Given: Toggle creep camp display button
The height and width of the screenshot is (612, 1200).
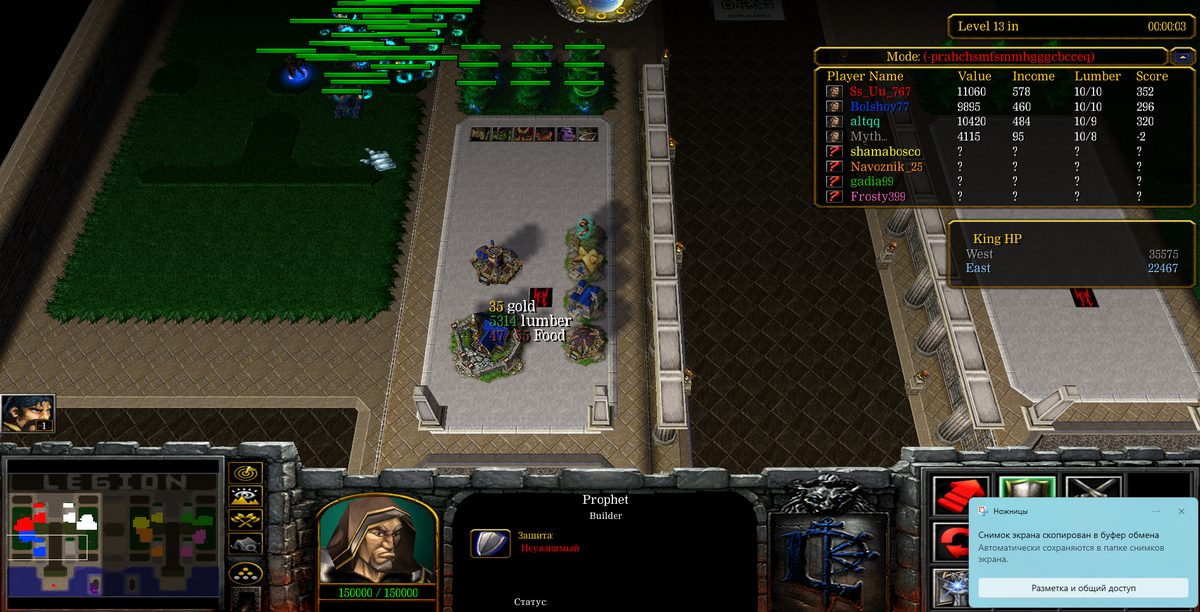Looking at the screenshot, I should point(246,545).
